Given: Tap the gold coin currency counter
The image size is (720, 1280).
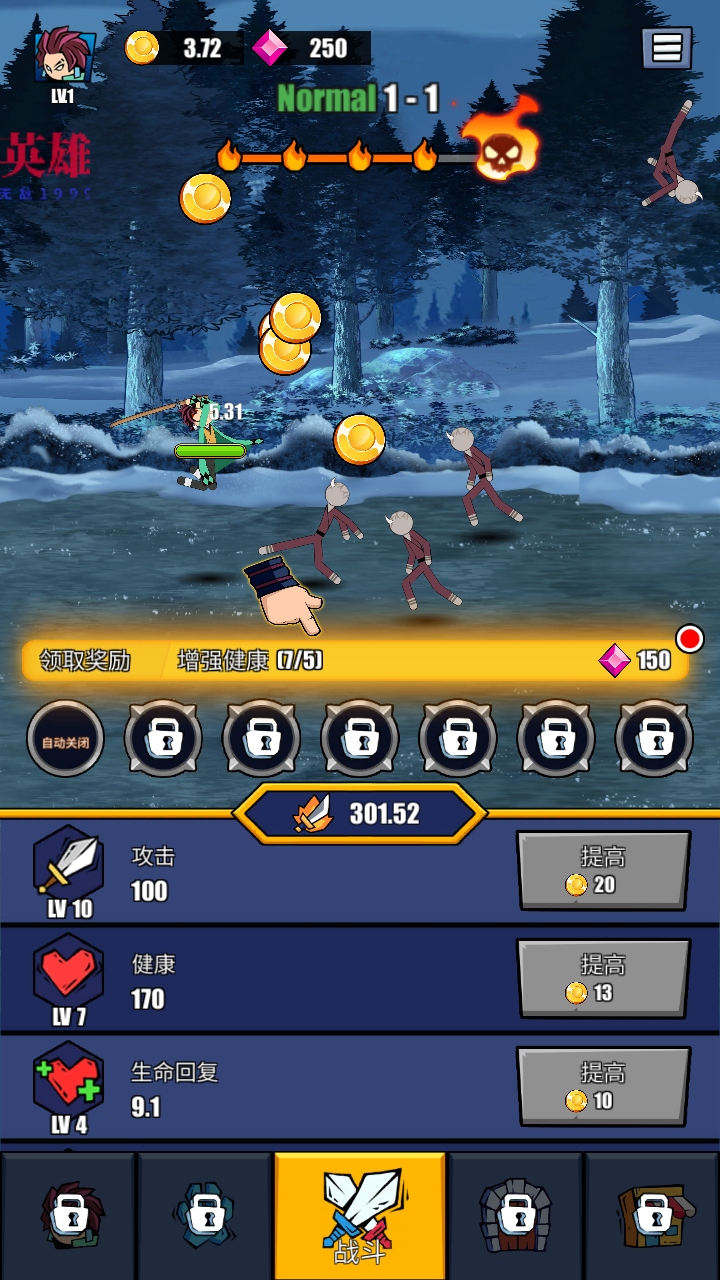Looking at the screenshot, I should click(x=184, y=48).
